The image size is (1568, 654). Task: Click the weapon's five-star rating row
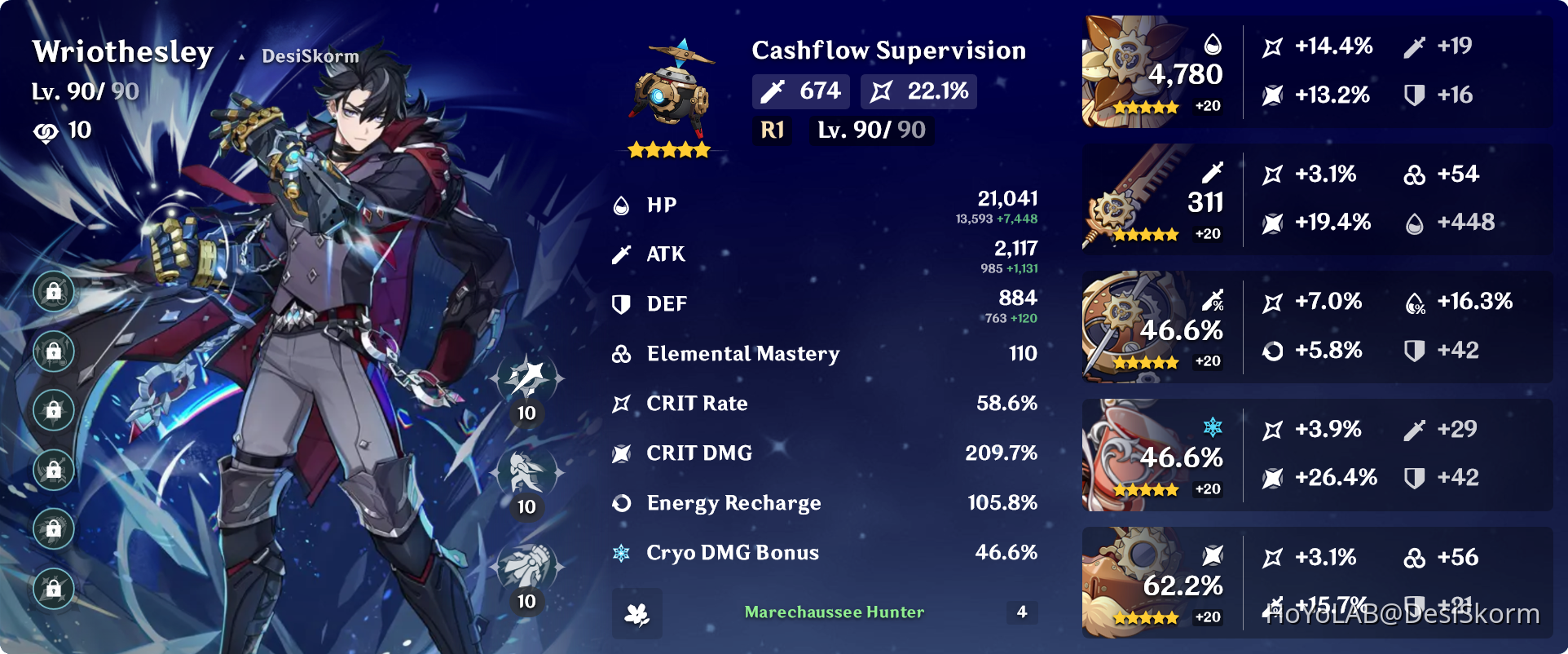668,149
